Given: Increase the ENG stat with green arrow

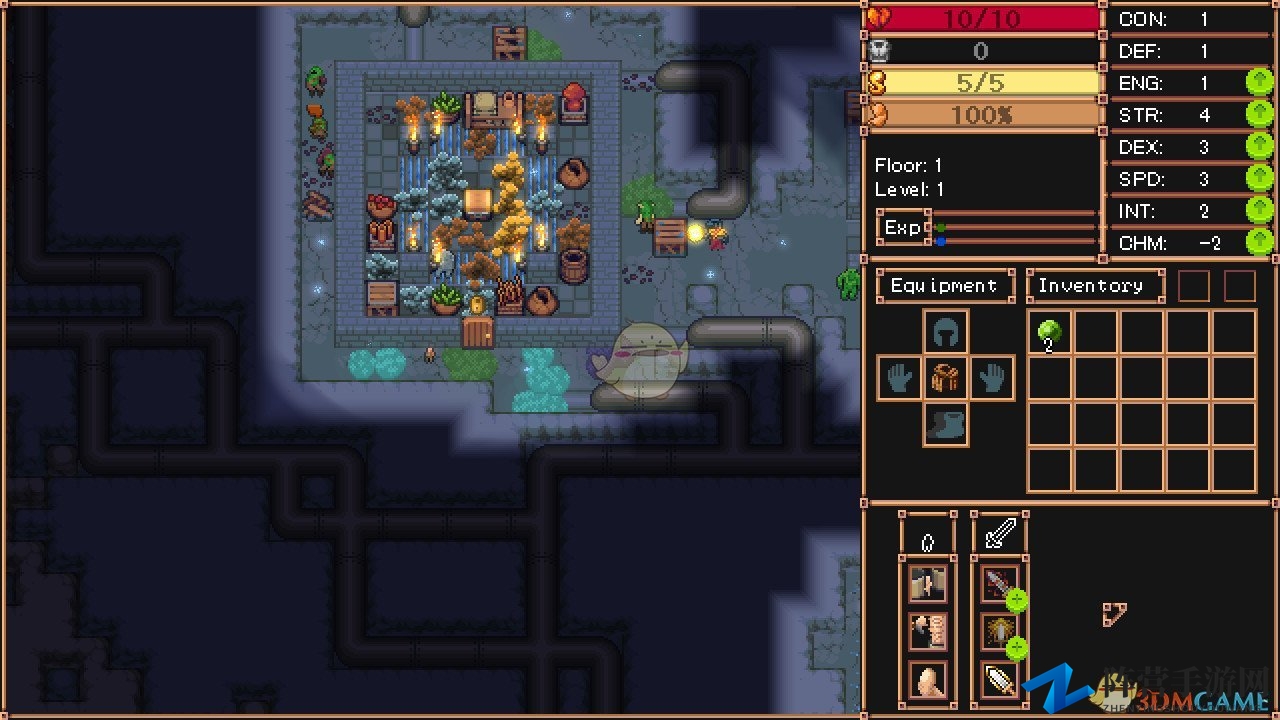Looking at the screenshot, I should click(1259, 82).
